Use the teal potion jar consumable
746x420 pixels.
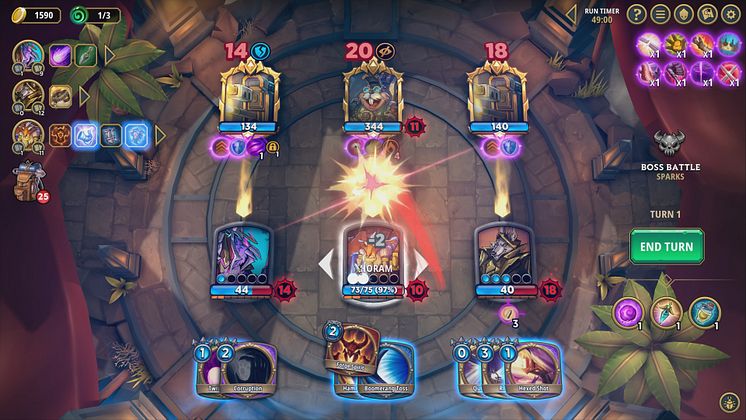(705, 311)
